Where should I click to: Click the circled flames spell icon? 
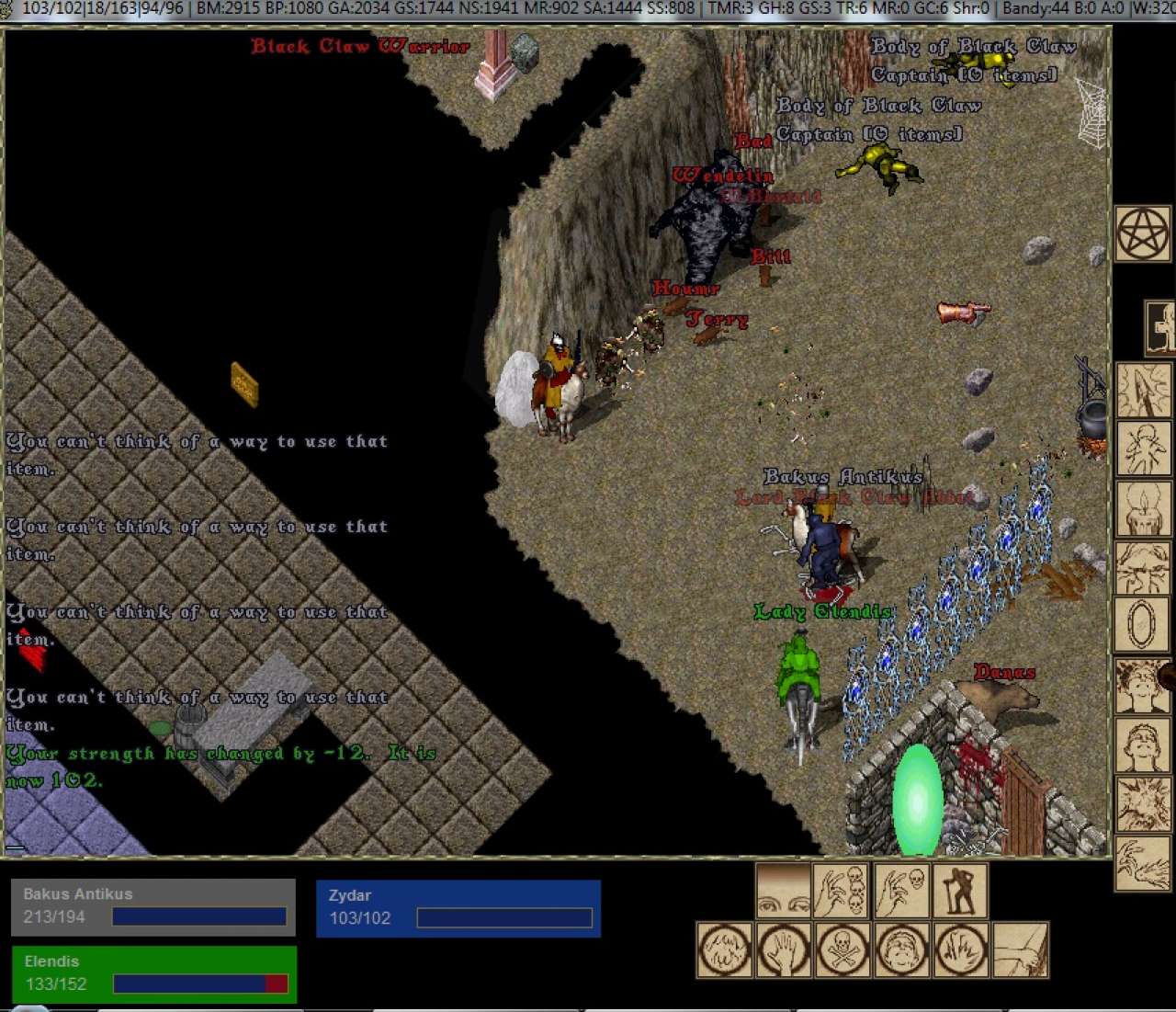(x=960, y=949)
